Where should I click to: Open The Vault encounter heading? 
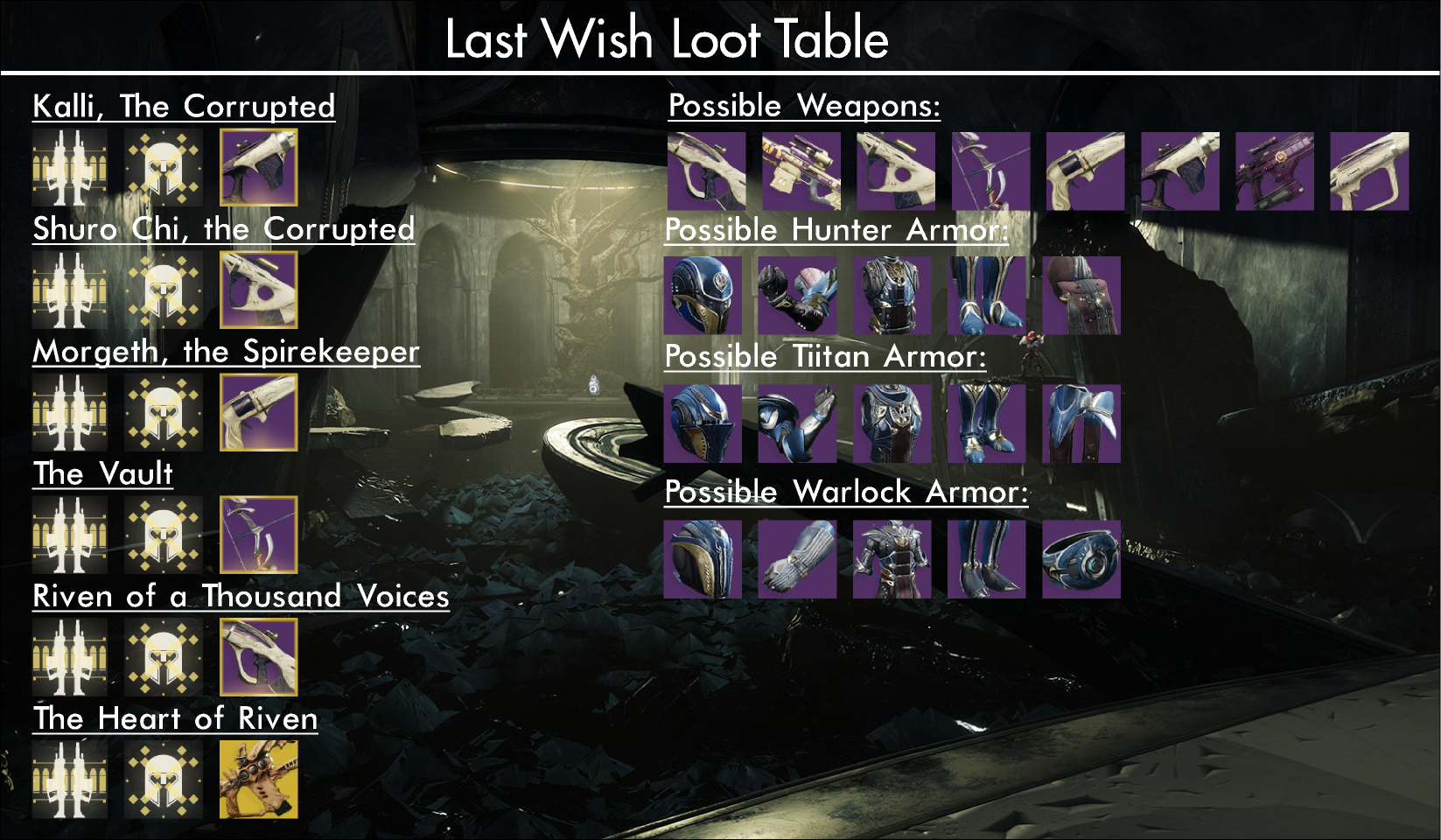pyautogui.click(x=102, y=473)
